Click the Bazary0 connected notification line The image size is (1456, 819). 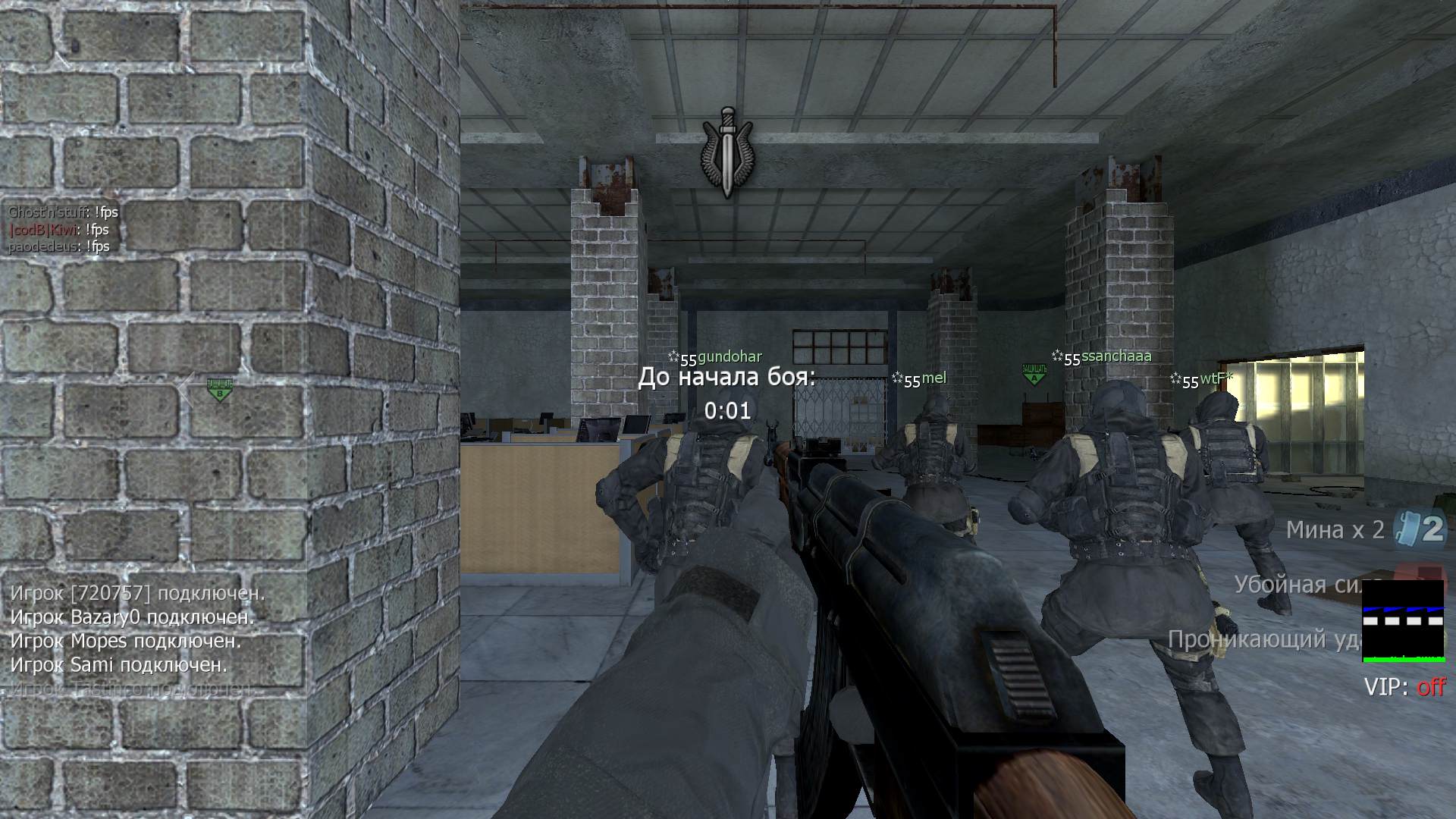click(x=132, y=617)
